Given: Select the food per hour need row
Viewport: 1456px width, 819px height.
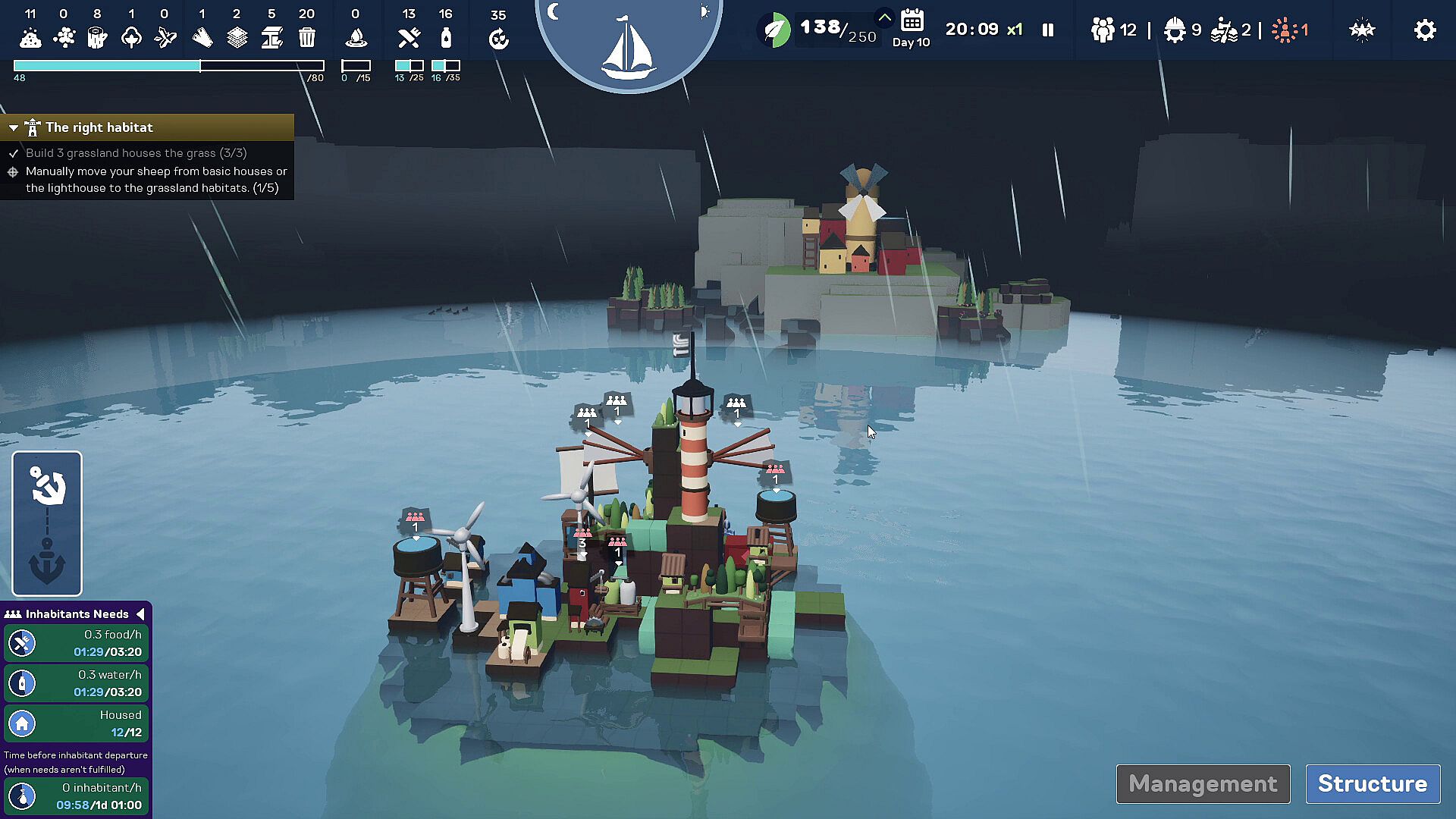Looking at the screenshot, I should click(76, 643).
